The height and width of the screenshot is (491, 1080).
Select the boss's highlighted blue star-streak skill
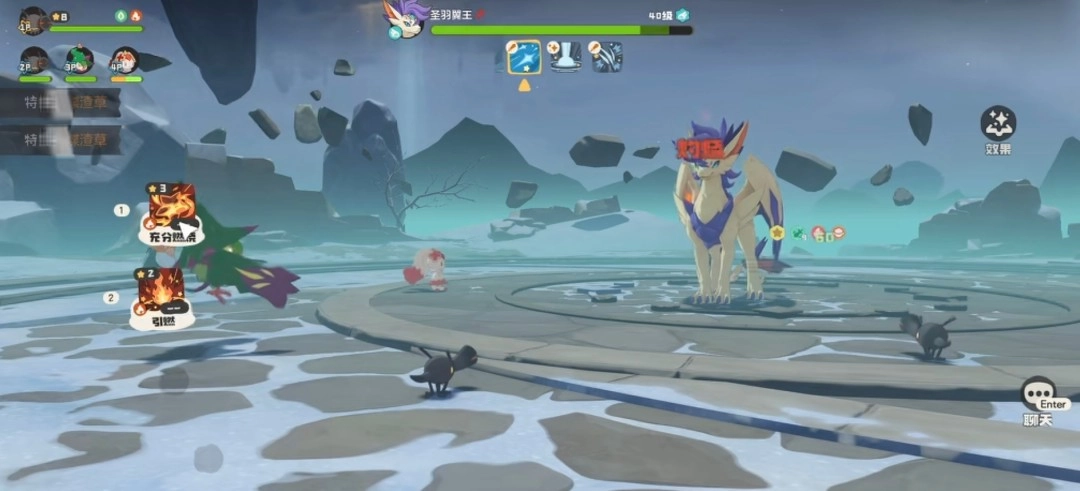pos(524,57)
